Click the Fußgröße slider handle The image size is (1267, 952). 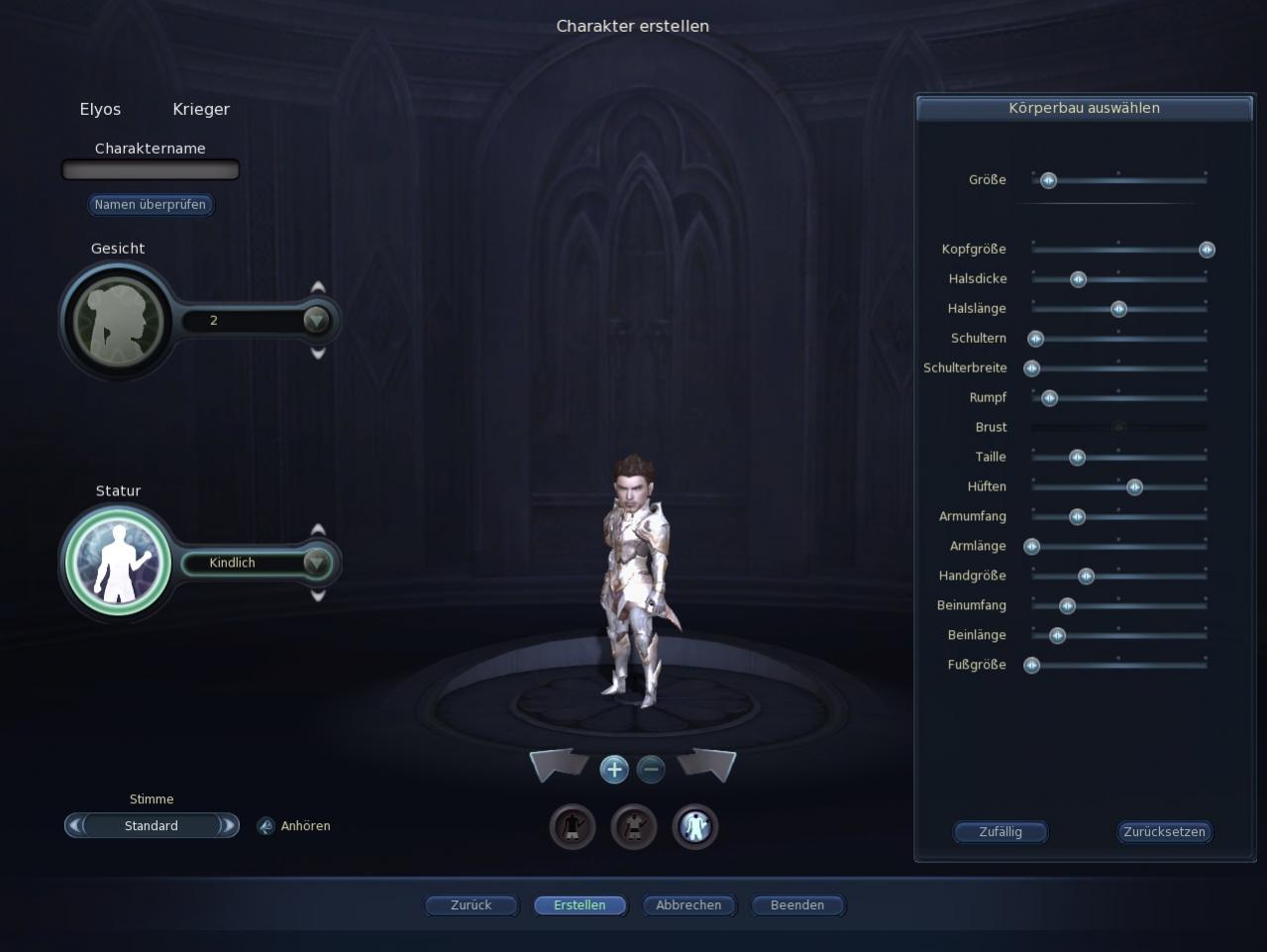pyautogui.click(x=1032, y=666)
